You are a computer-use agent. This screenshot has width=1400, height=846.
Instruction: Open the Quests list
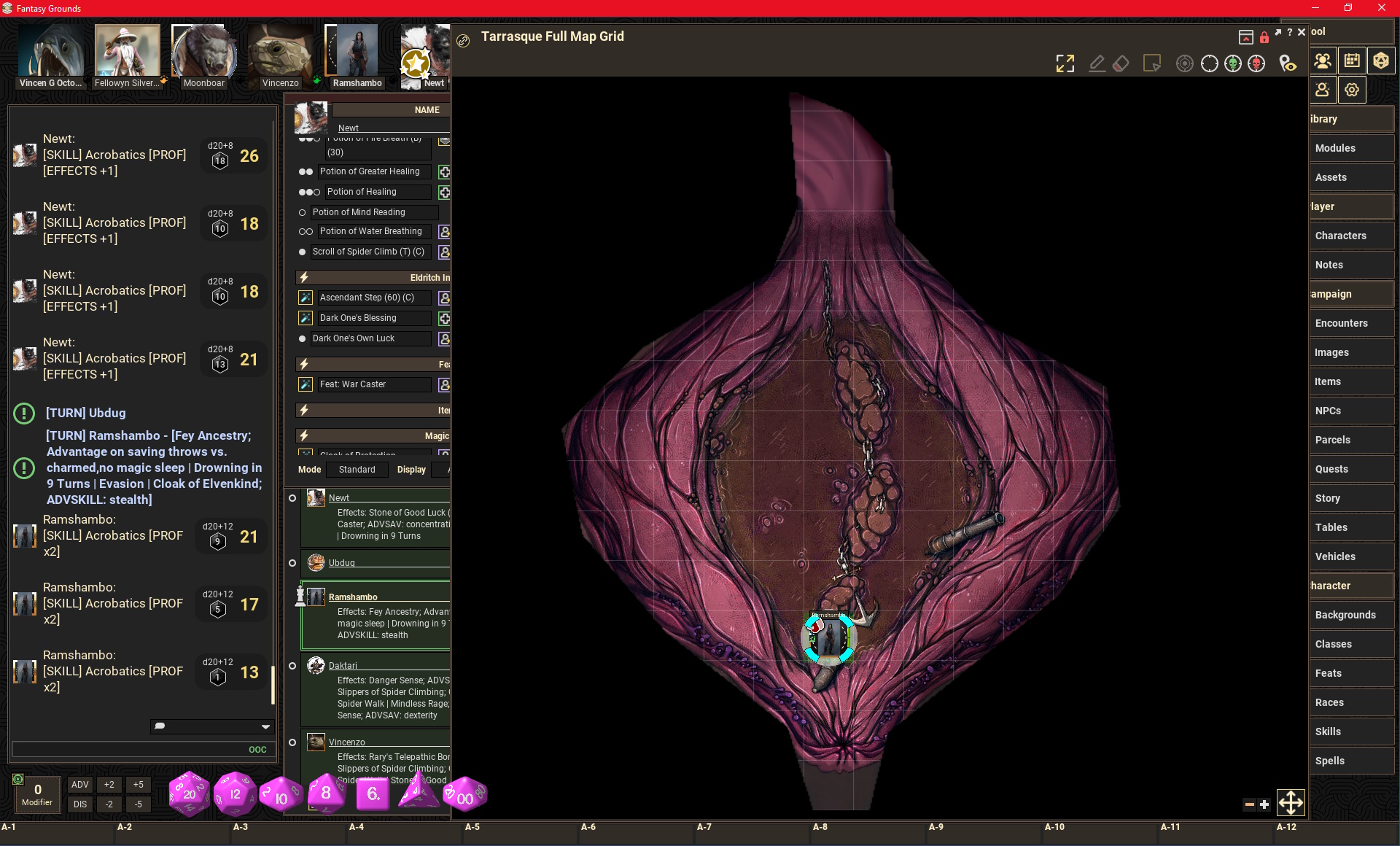point(1331,469)
